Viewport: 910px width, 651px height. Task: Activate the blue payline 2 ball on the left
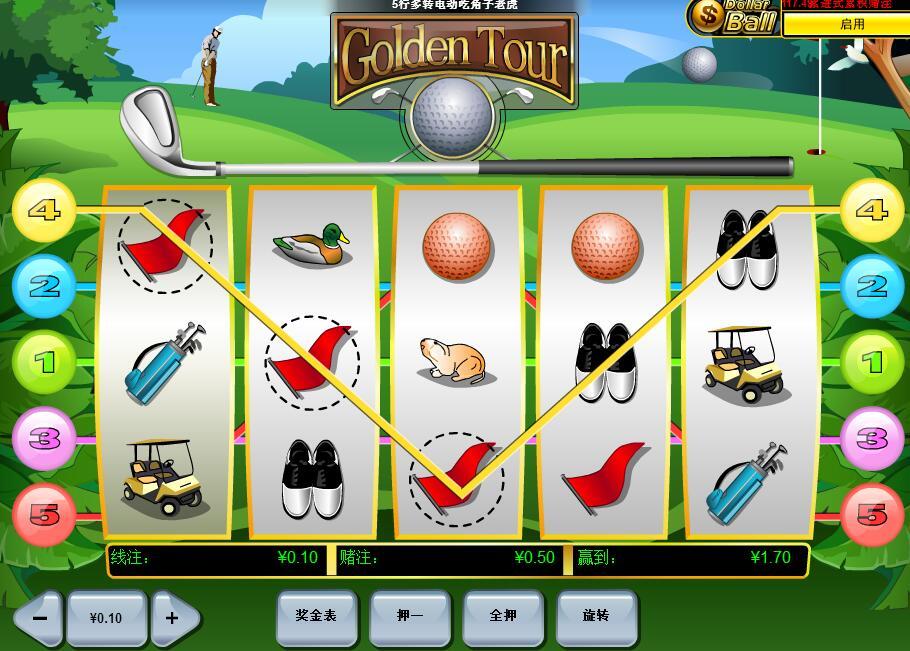coord(44,287)
